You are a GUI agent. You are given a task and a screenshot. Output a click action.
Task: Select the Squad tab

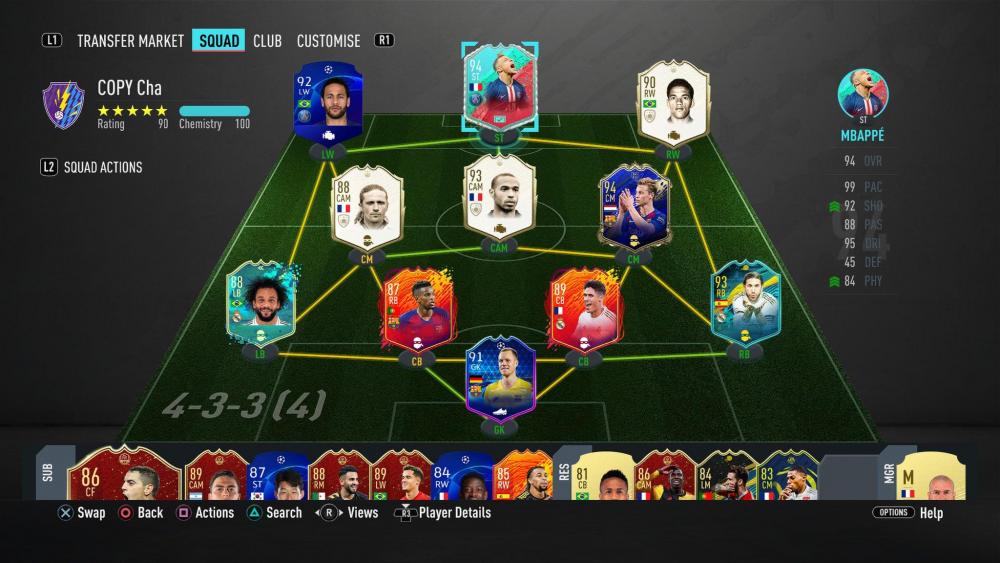pyautogui.click(x=219, y=41)
